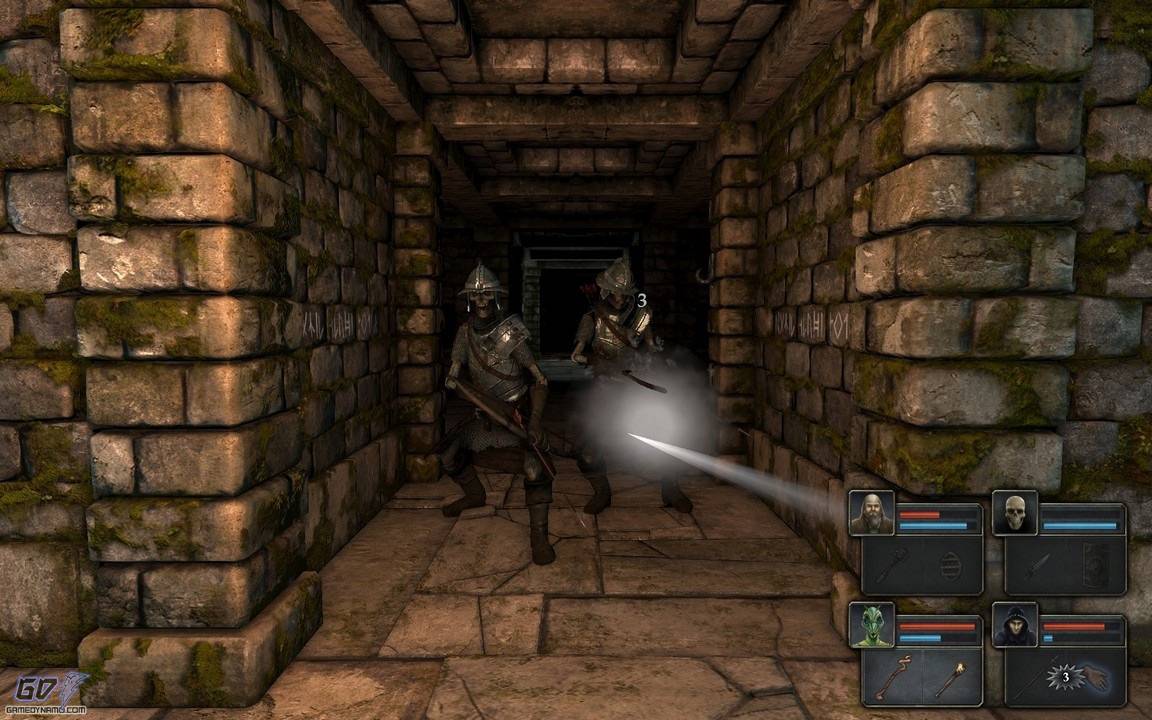
Task: Use the lizardman's twisted wooden staff
Action: pyautogui.click(x=891, y=678)
